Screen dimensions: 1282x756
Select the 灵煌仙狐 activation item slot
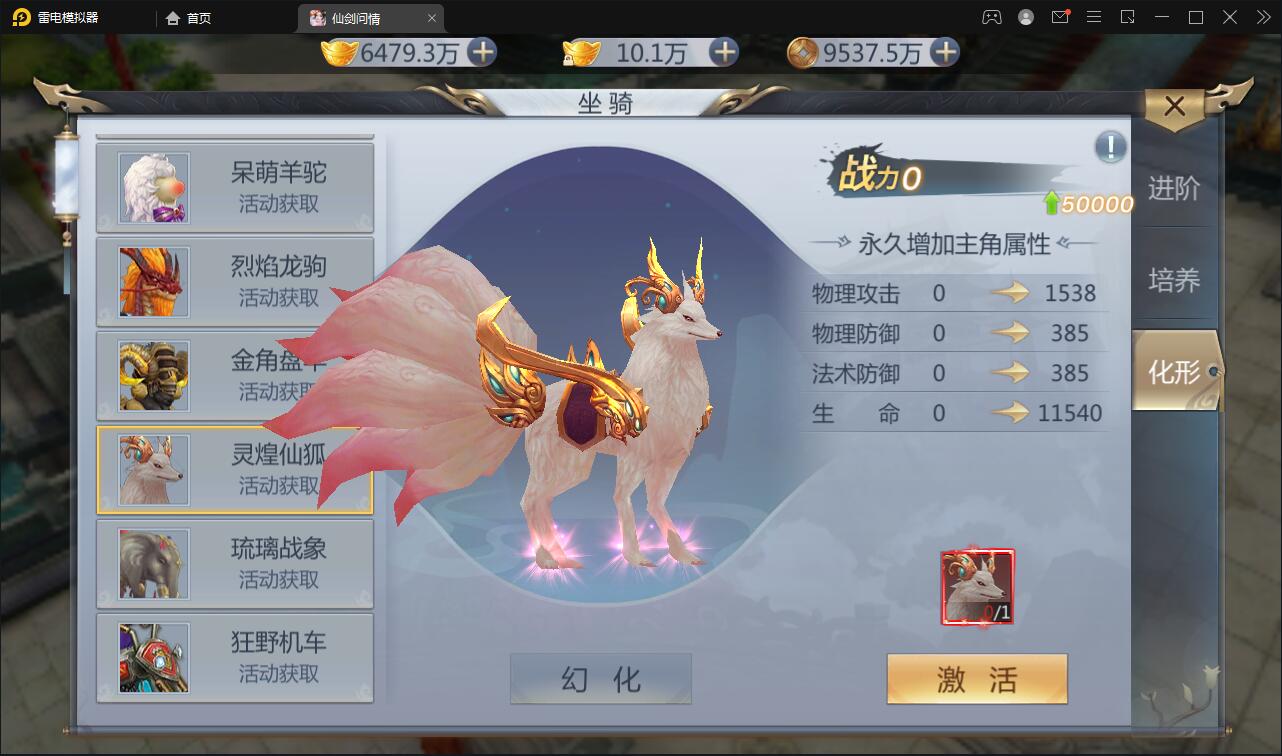[x=976, y=584]
